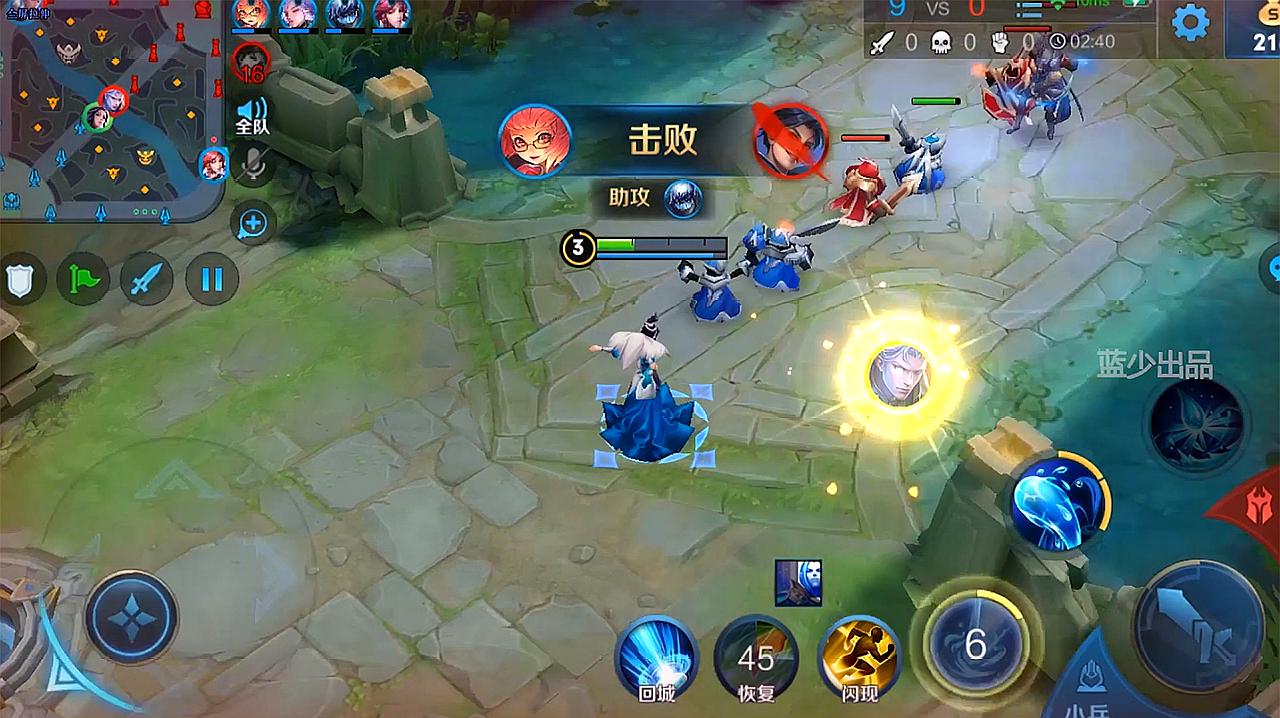
Task: Click the blue pause button
Action: 211,278
